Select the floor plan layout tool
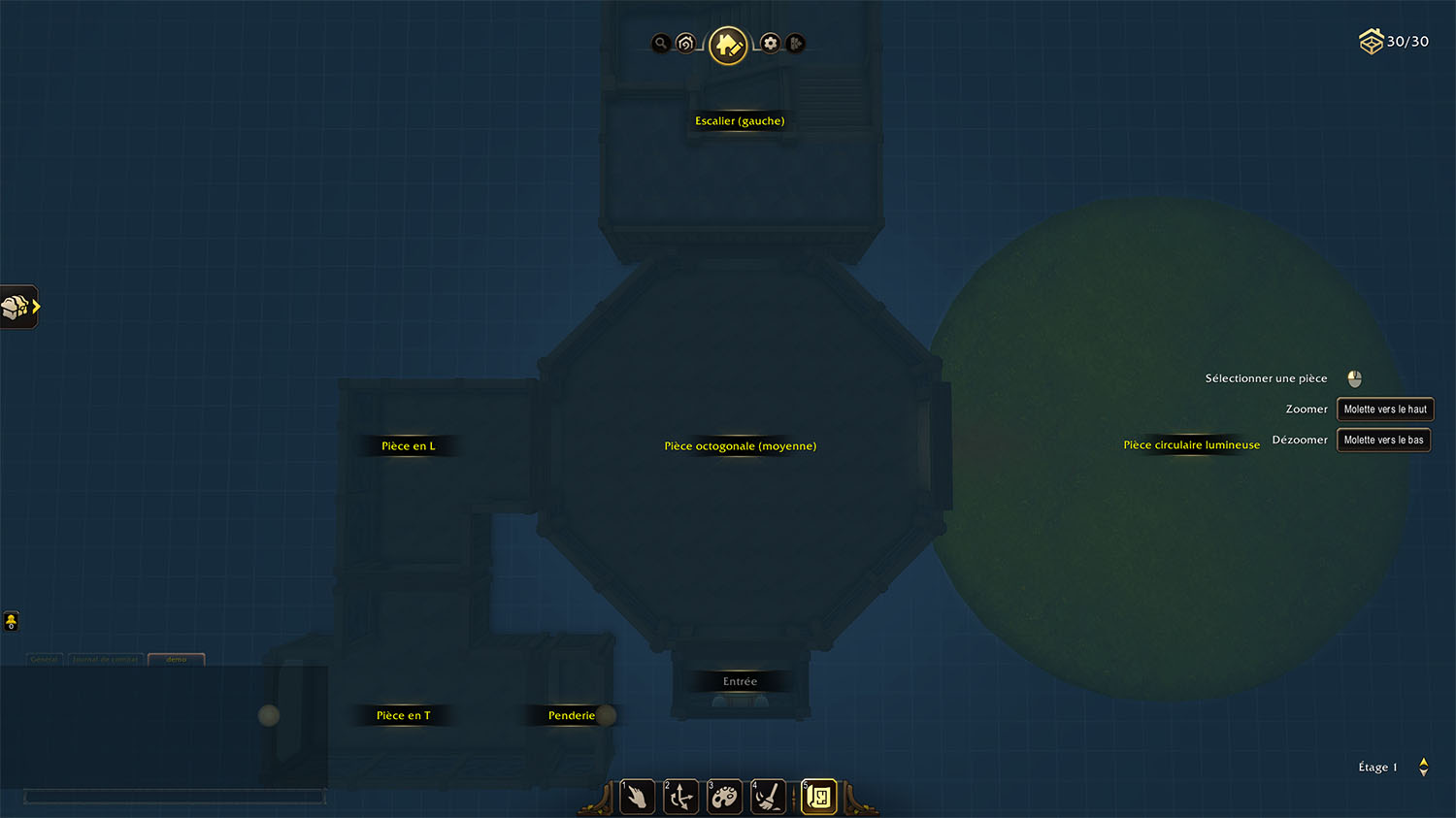 click(x=819, y=798)
